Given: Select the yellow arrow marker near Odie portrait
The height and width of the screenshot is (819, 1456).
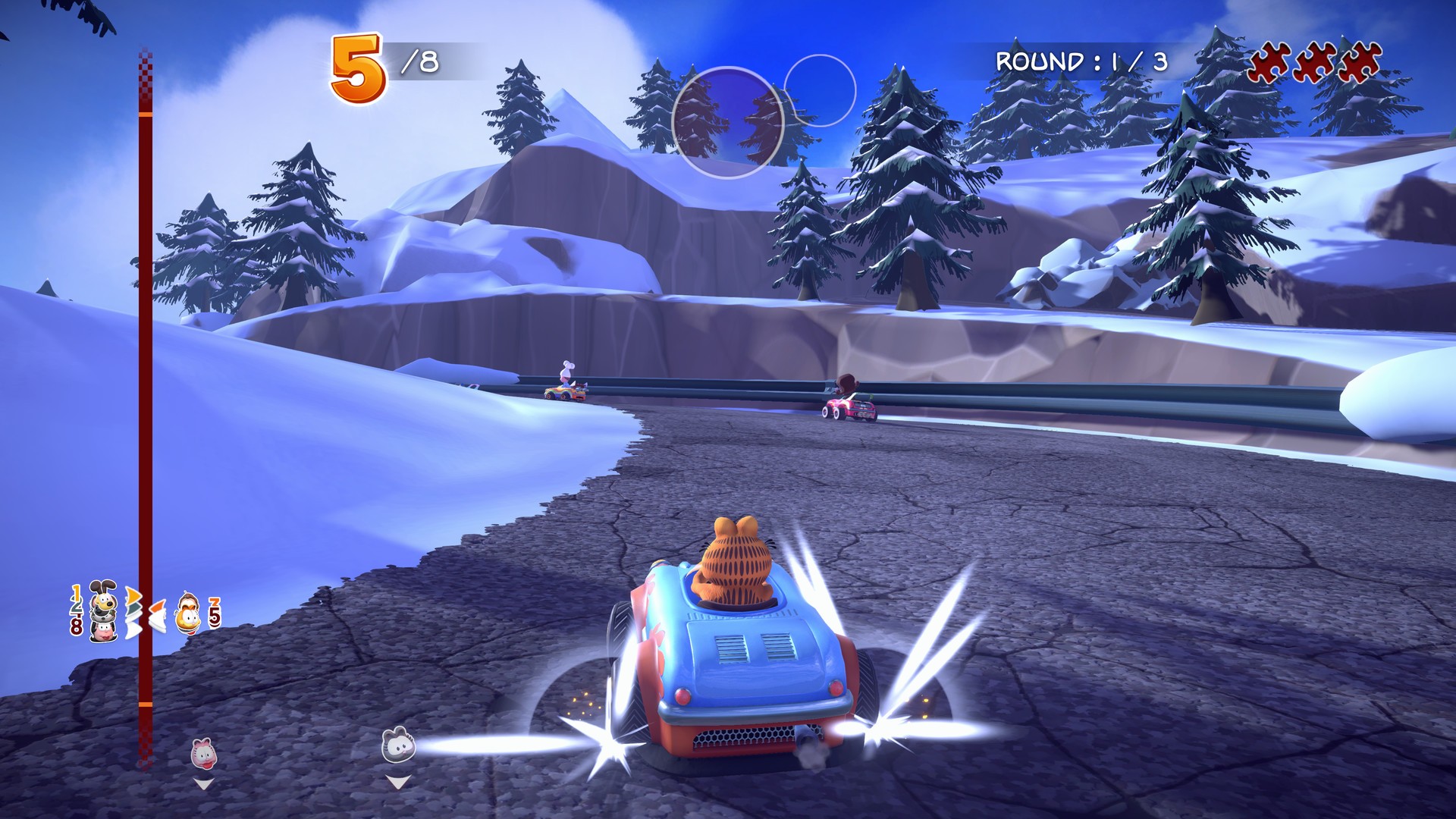Looking at the screenshot, I should click(133, 595).
